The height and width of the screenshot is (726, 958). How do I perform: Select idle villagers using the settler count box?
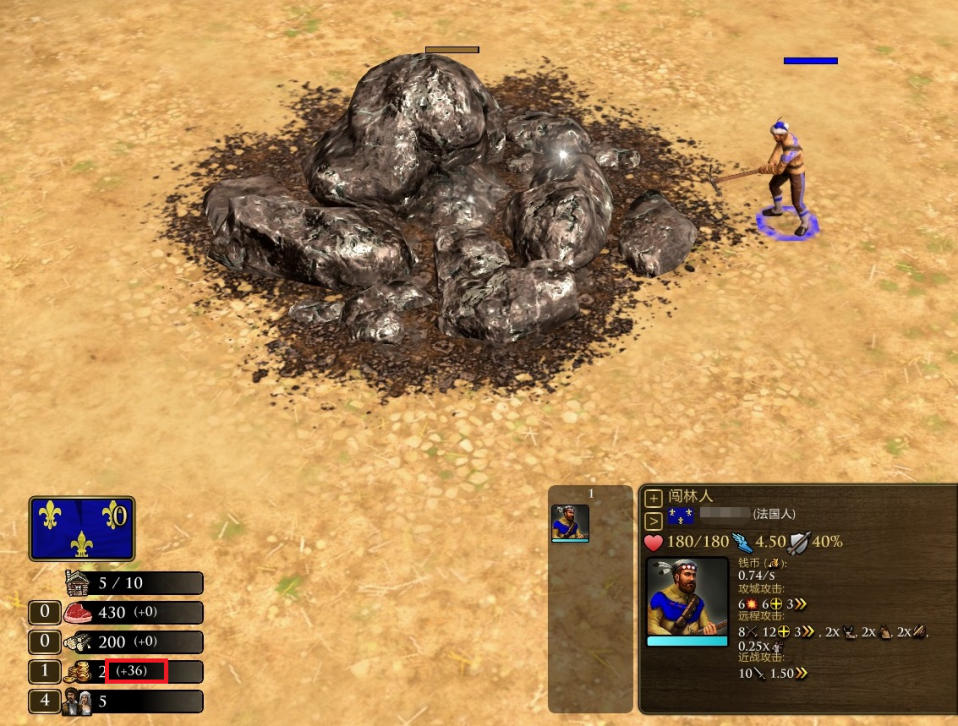point(44,702)
